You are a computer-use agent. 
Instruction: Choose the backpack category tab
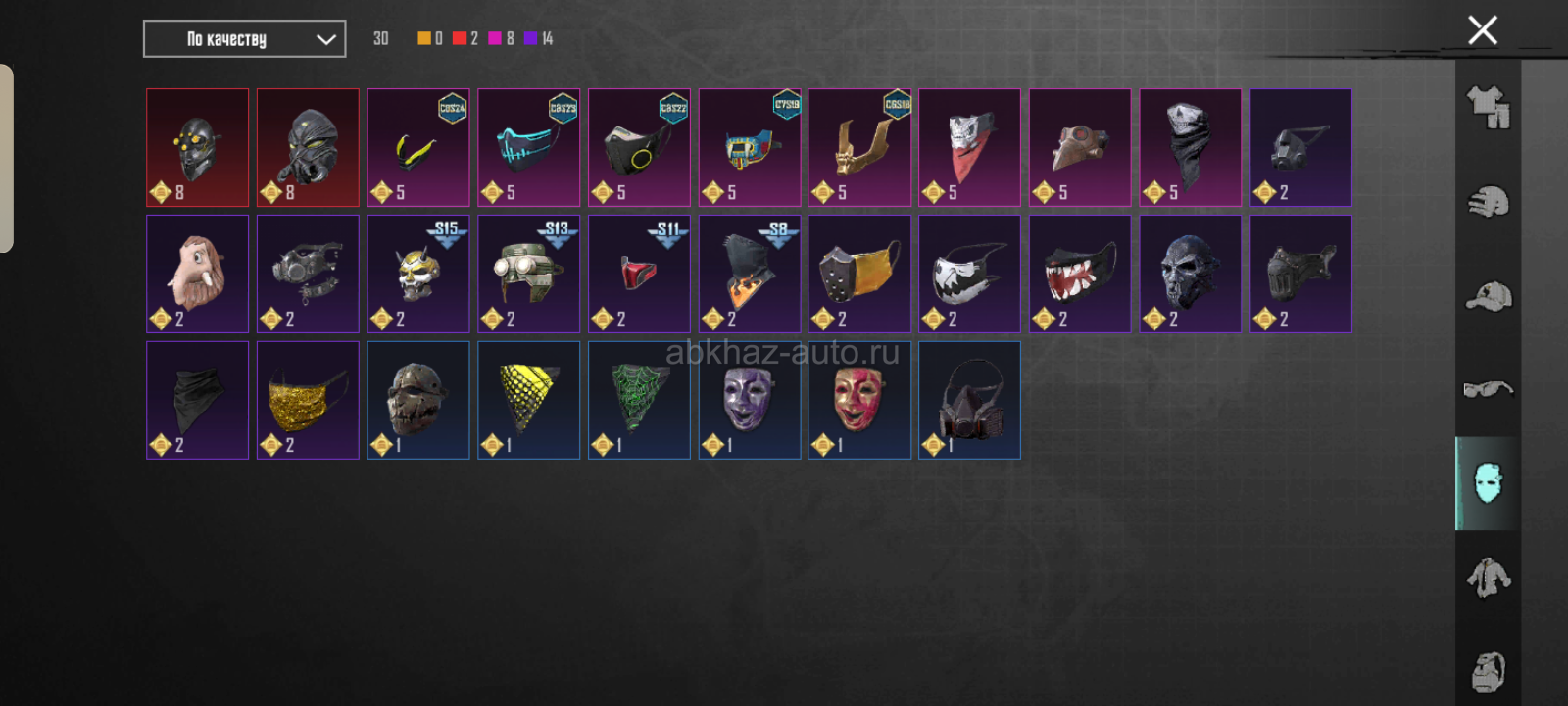point(1488,672)
